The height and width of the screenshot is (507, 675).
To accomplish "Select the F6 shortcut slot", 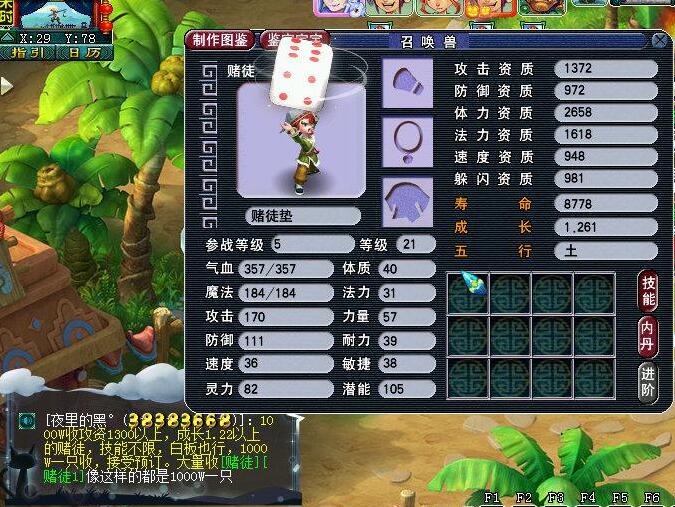I will (652, 497).
